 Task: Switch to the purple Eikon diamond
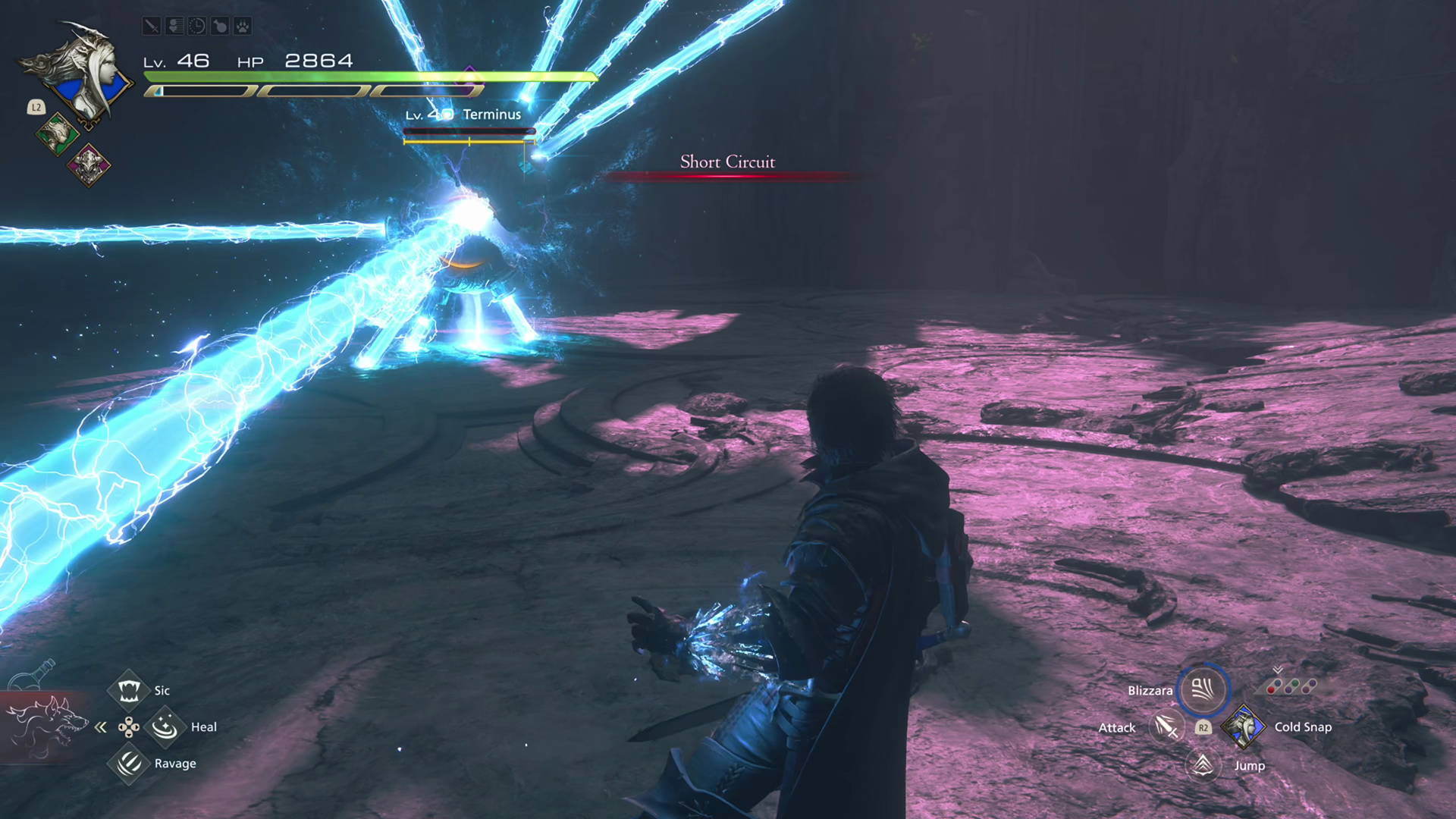tap(89, 165)
